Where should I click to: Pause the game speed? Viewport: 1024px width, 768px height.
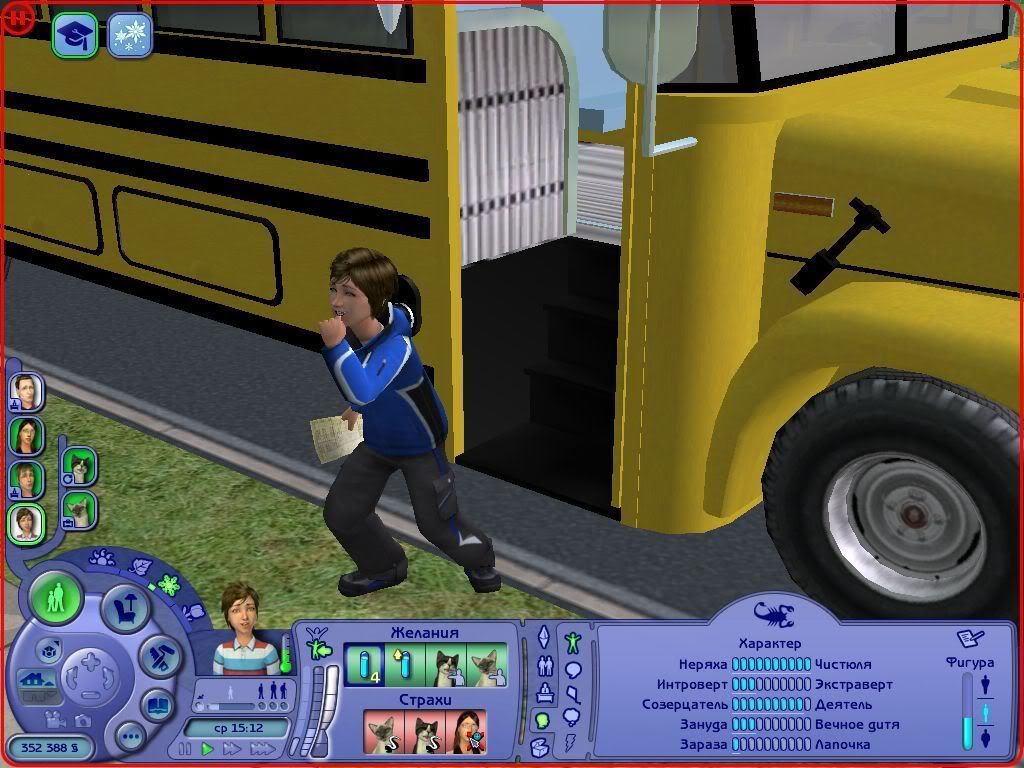click(x=185, y=748)
